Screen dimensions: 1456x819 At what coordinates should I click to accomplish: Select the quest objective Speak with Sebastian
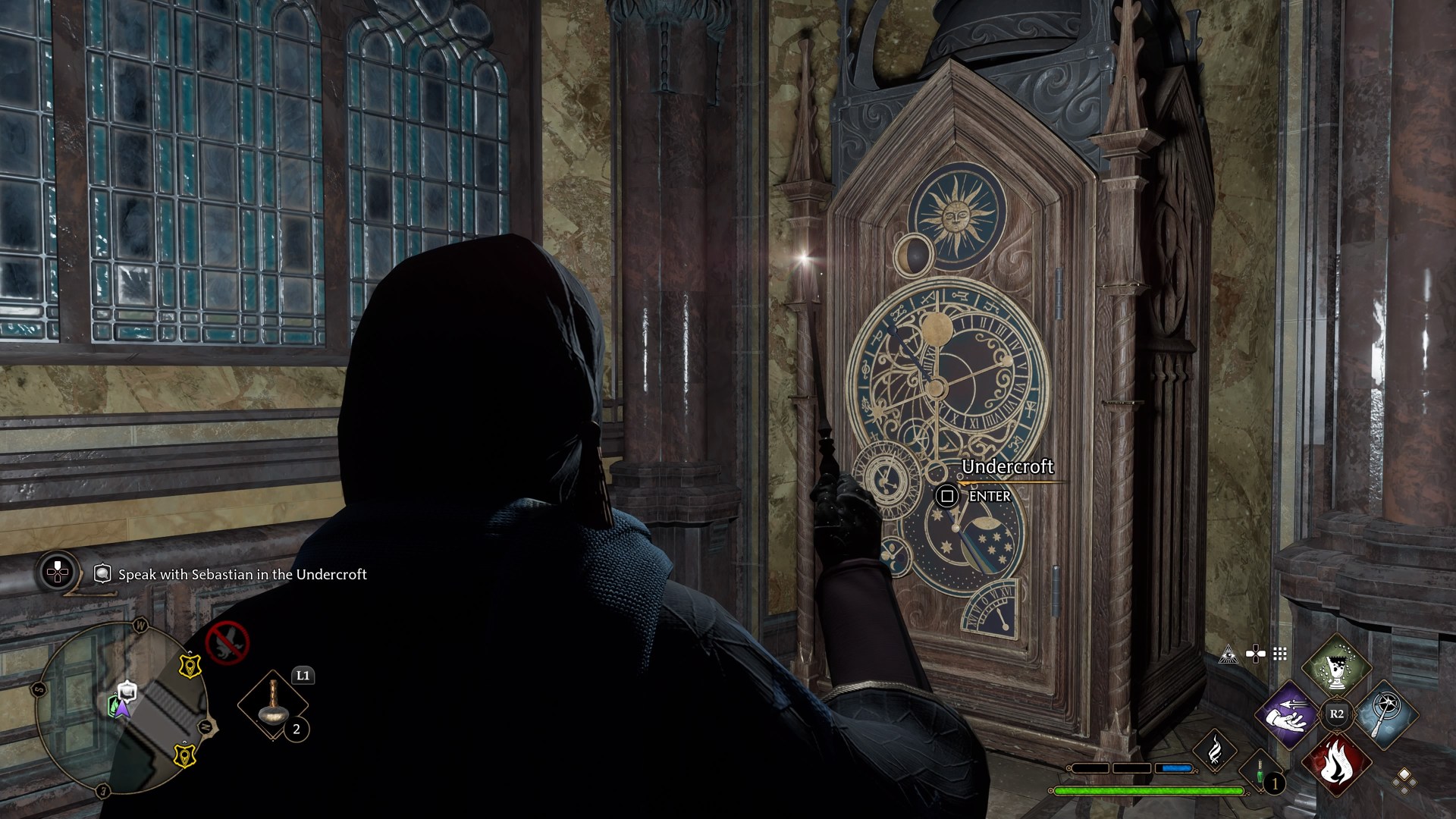coord(241,575)
